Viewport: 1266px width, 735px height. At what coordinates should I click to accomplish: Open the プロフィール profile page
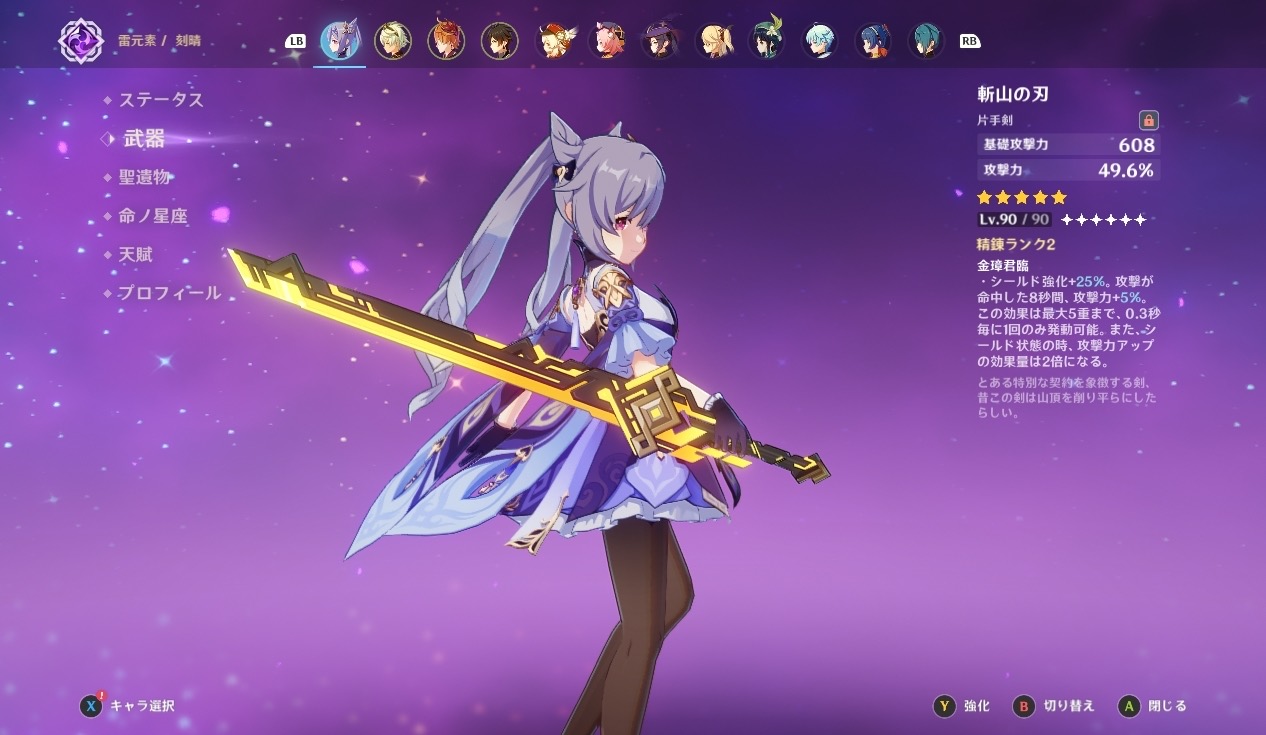169,293
